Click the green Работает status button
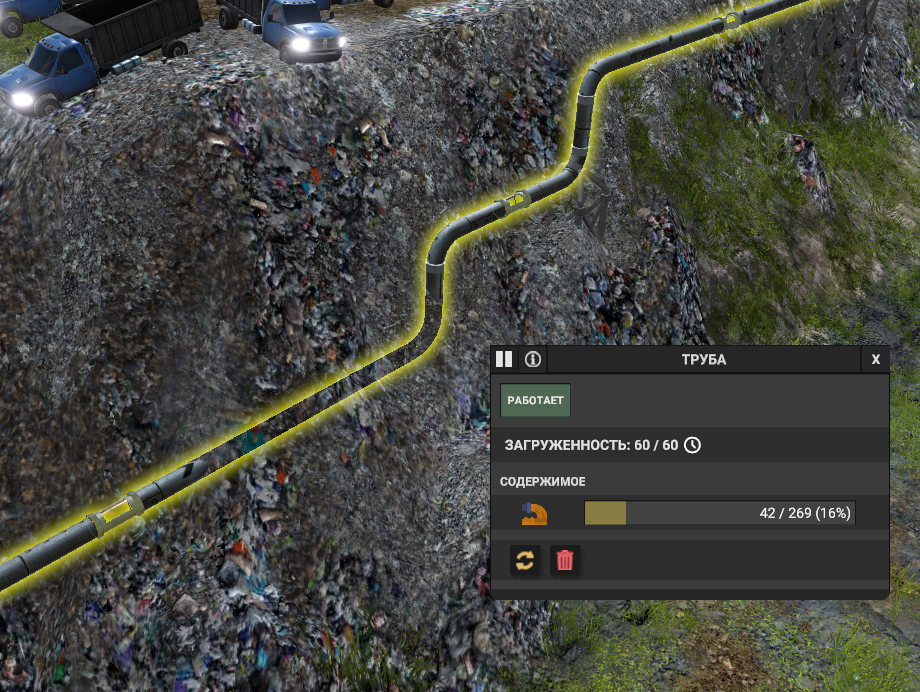This screenshot has height=692, width=920. point(535,400)
